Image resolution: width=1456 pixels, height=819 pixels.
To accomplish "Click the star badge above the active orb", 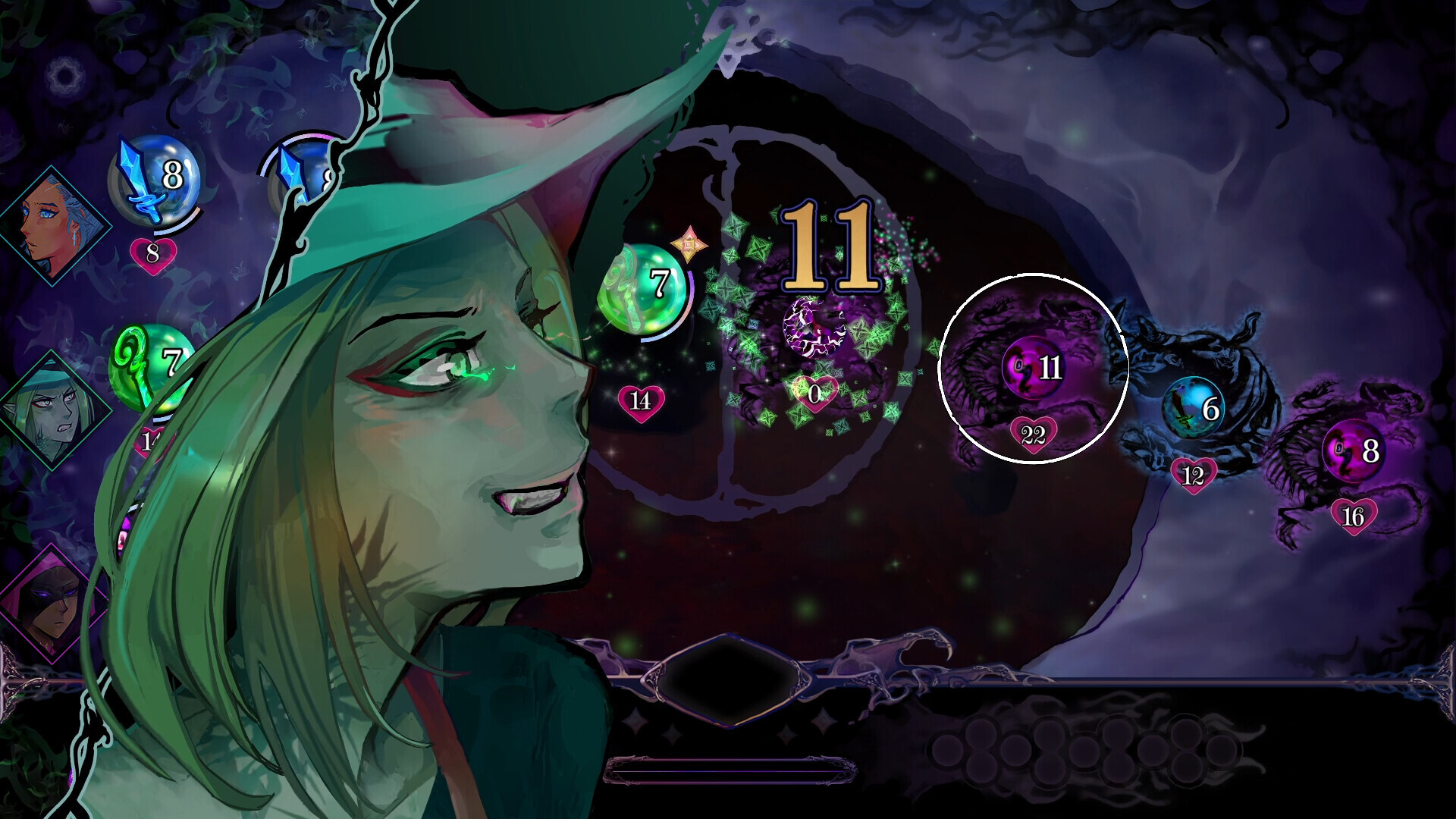I will tap(690, 243).
